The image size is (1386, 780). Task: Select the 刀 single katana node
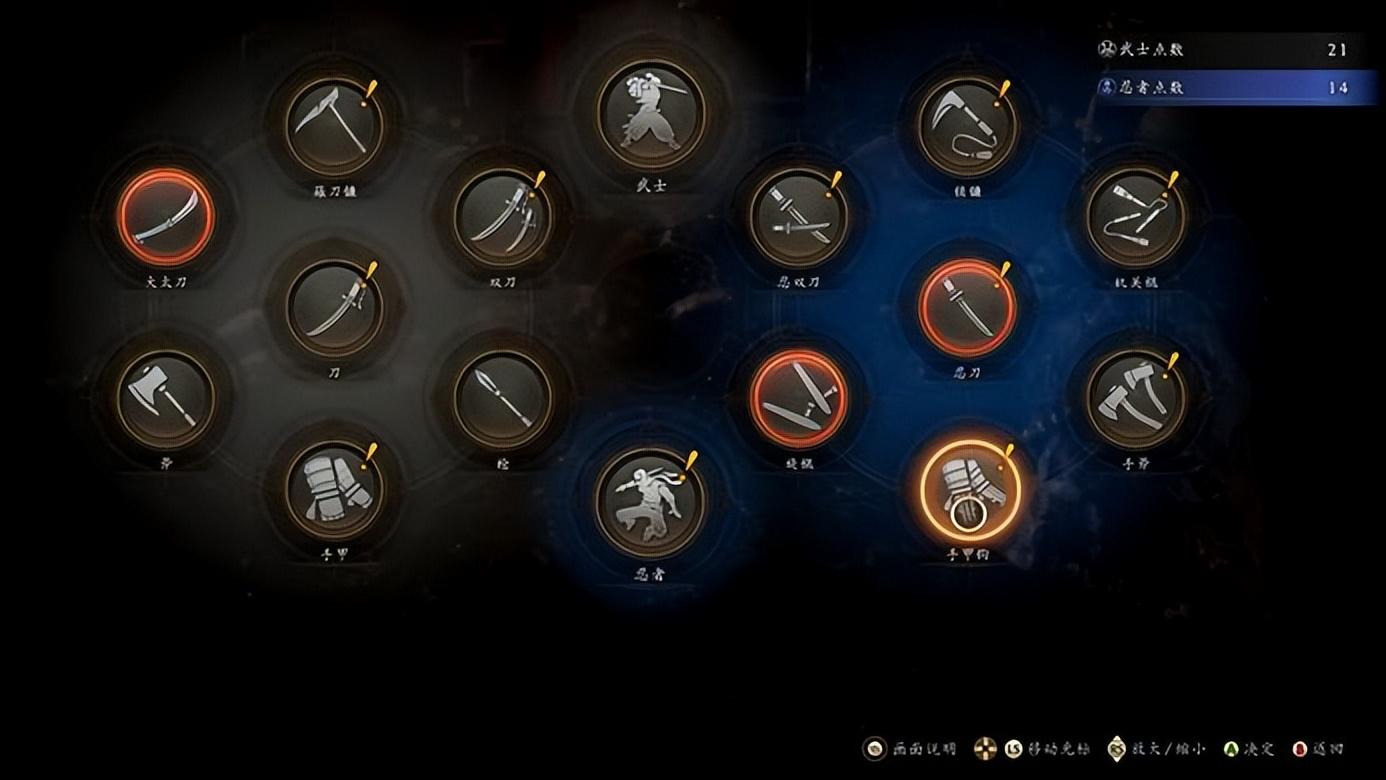click(334, 307)
